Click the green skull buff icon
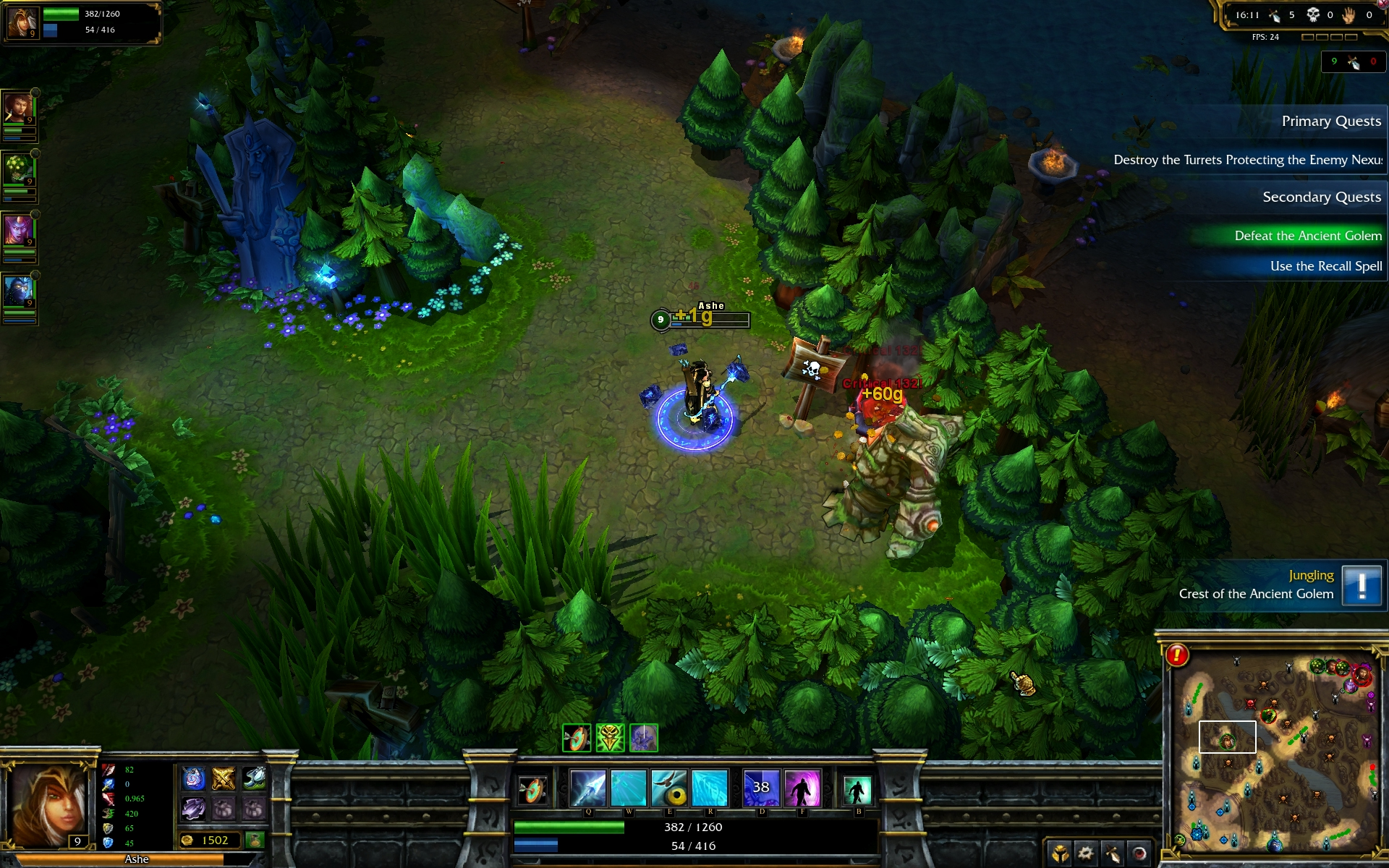The image size is (1389, 868). (610, 738)
